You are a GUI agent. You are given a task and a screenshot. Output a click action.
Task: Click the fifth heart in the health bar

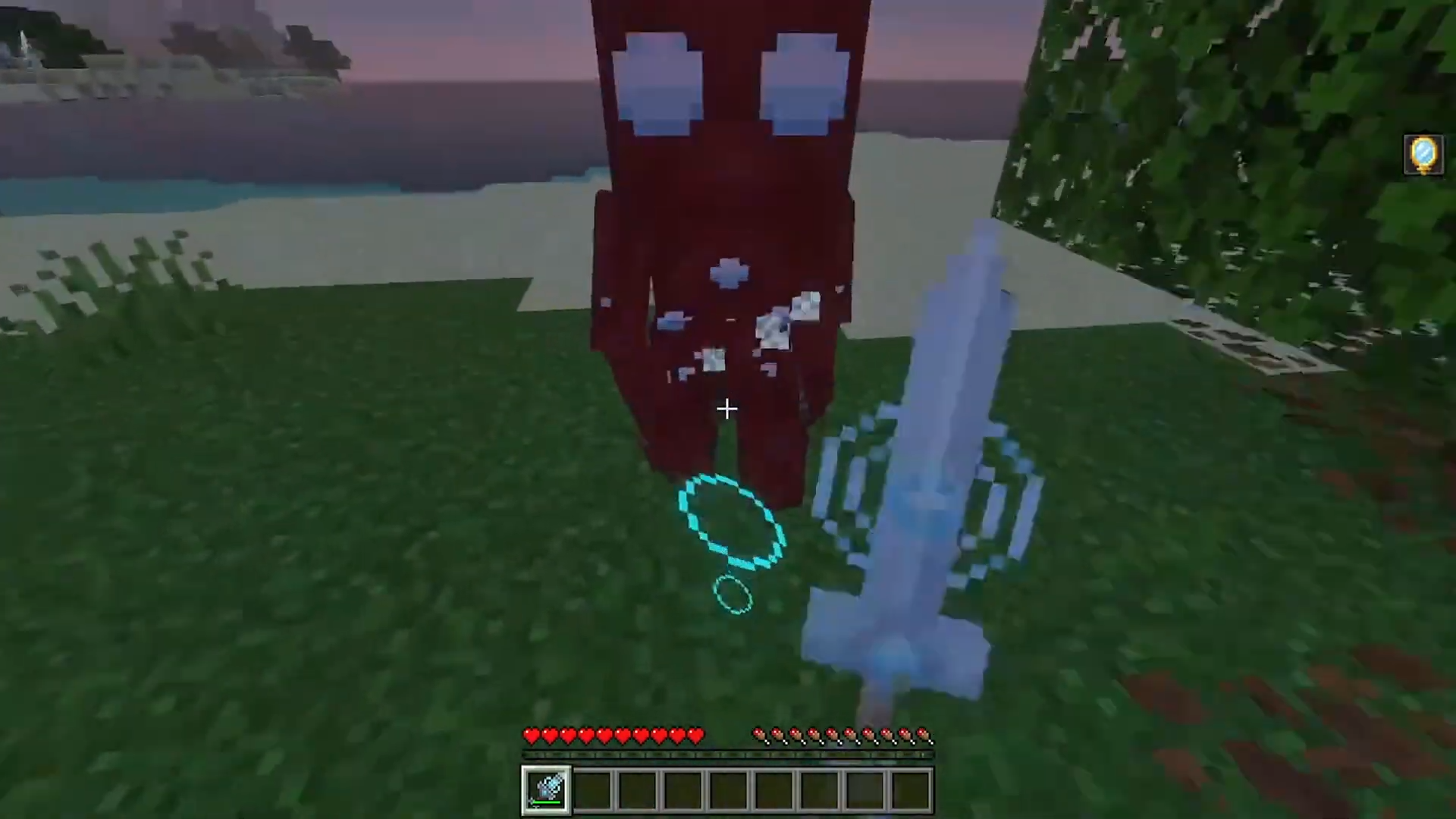(x=604, y=736)
